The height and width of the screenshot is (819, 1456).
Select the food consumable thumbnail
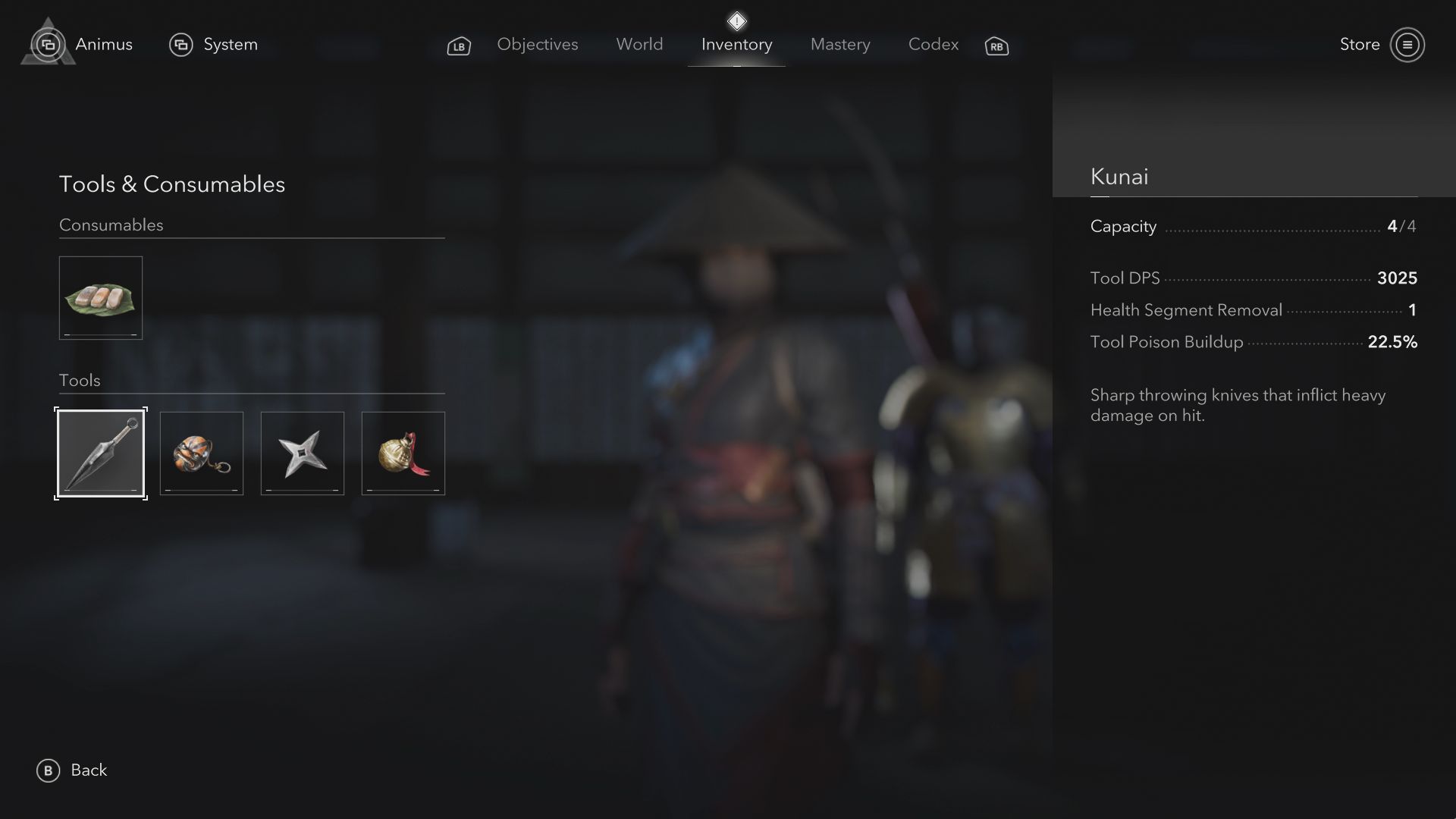point(100,297)
